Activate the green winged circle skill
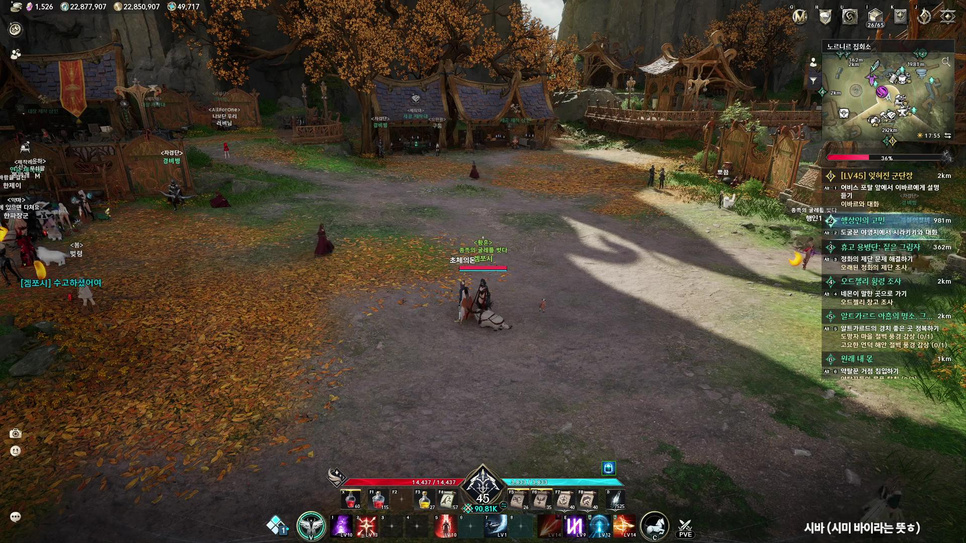966x543 pixels. [x=311, y=525]
